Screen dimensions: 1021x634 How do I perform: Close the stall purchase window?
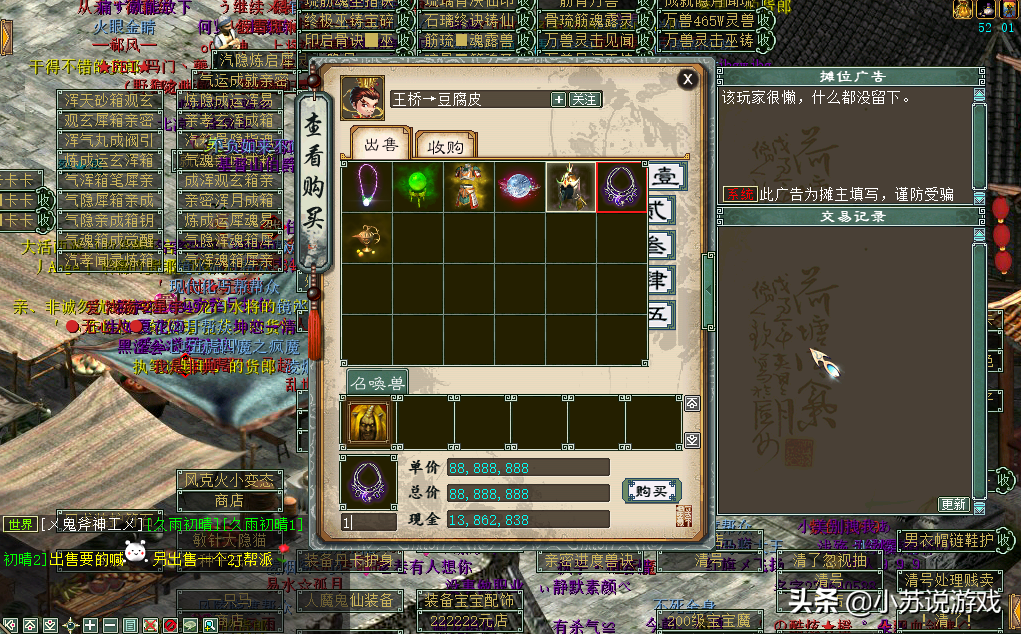(x=687, y=79)
